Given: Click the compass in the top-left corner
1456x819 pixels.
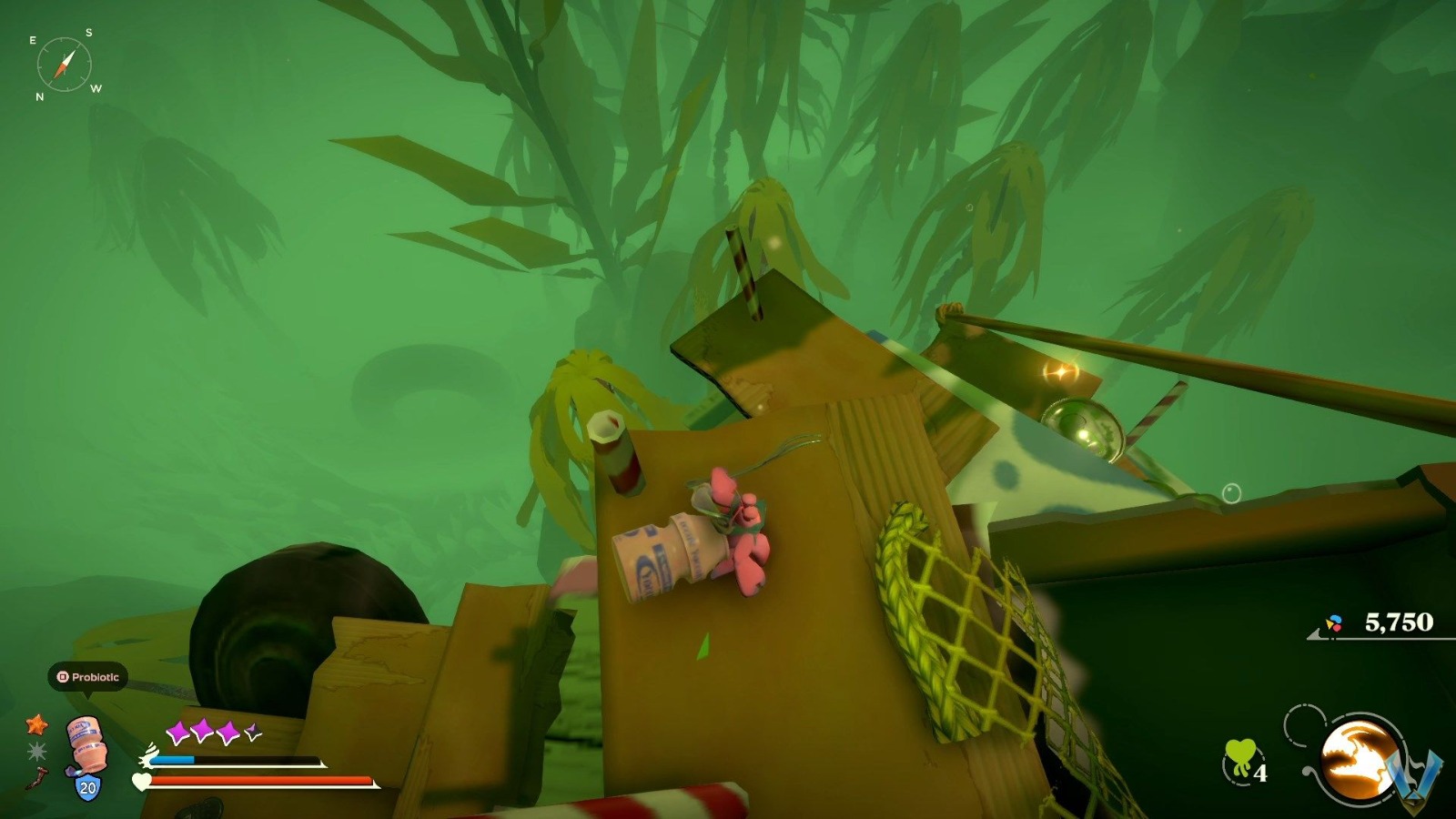Looking at the screenshot, I should coord(64,64).
